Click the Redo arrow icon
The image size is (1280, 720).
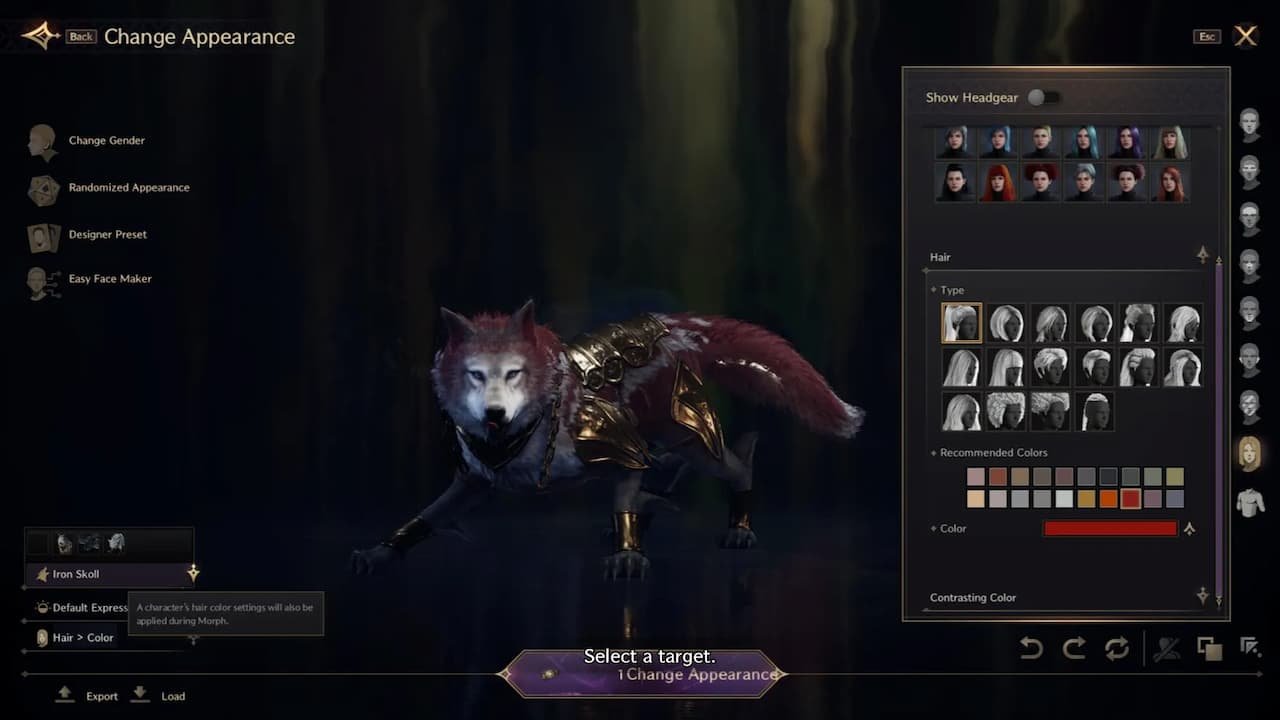click(x=1076, y=649)
